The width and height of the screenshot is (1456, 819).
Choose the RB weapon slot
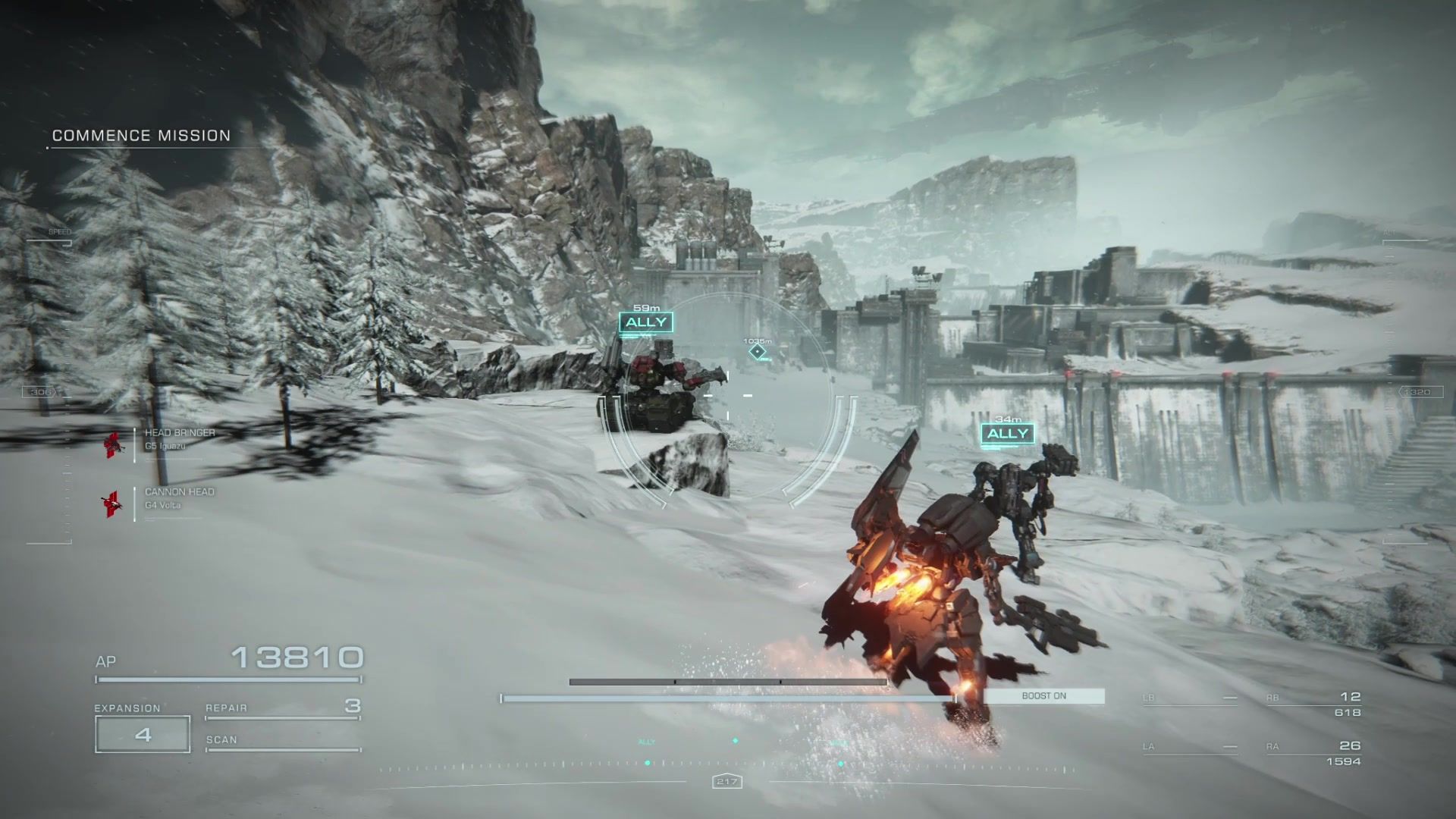[x=1314, y=703]
